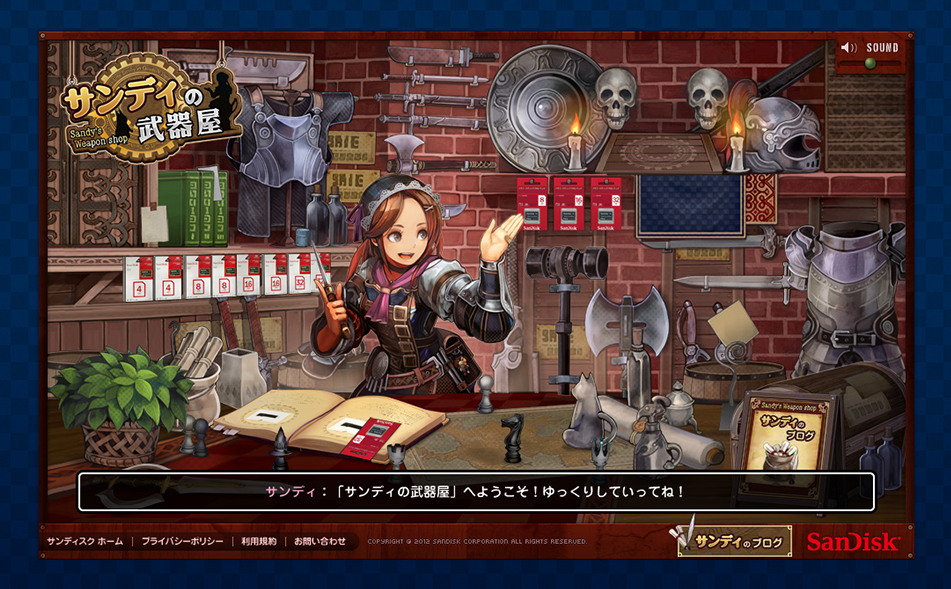The image size is (951, 589).
Task: Open the 利用規約 terms link
Action: [x=257, y=542]
